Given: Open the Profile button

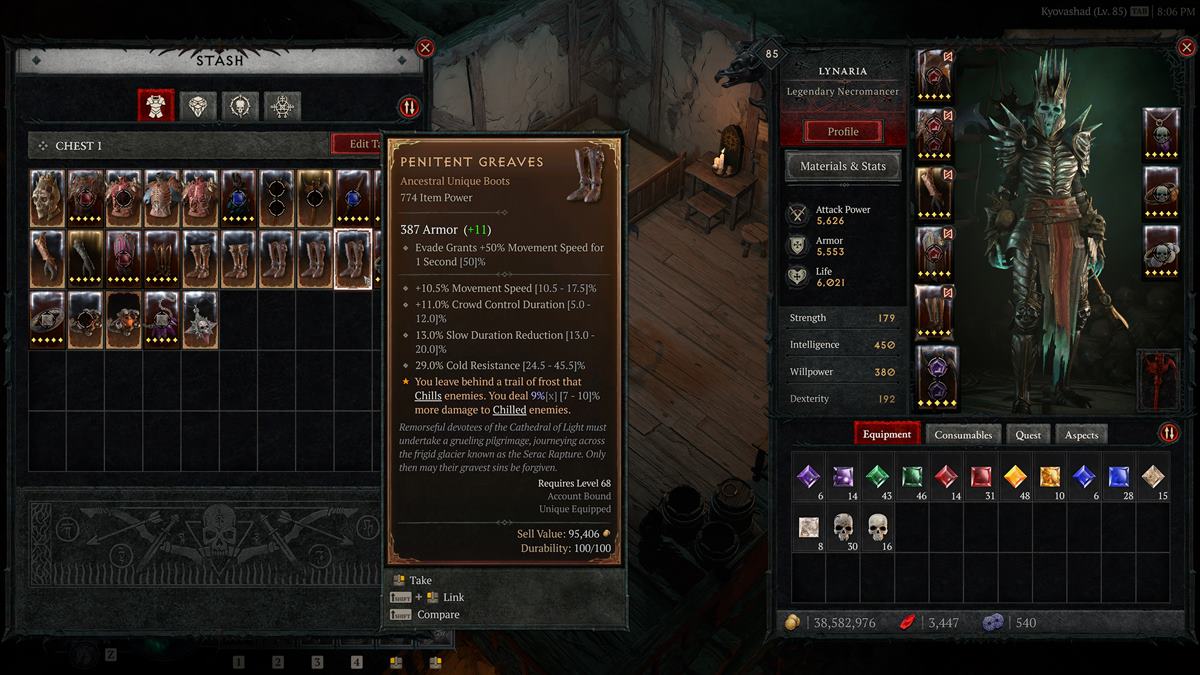Looking at the screenshot, I should 842,131.
